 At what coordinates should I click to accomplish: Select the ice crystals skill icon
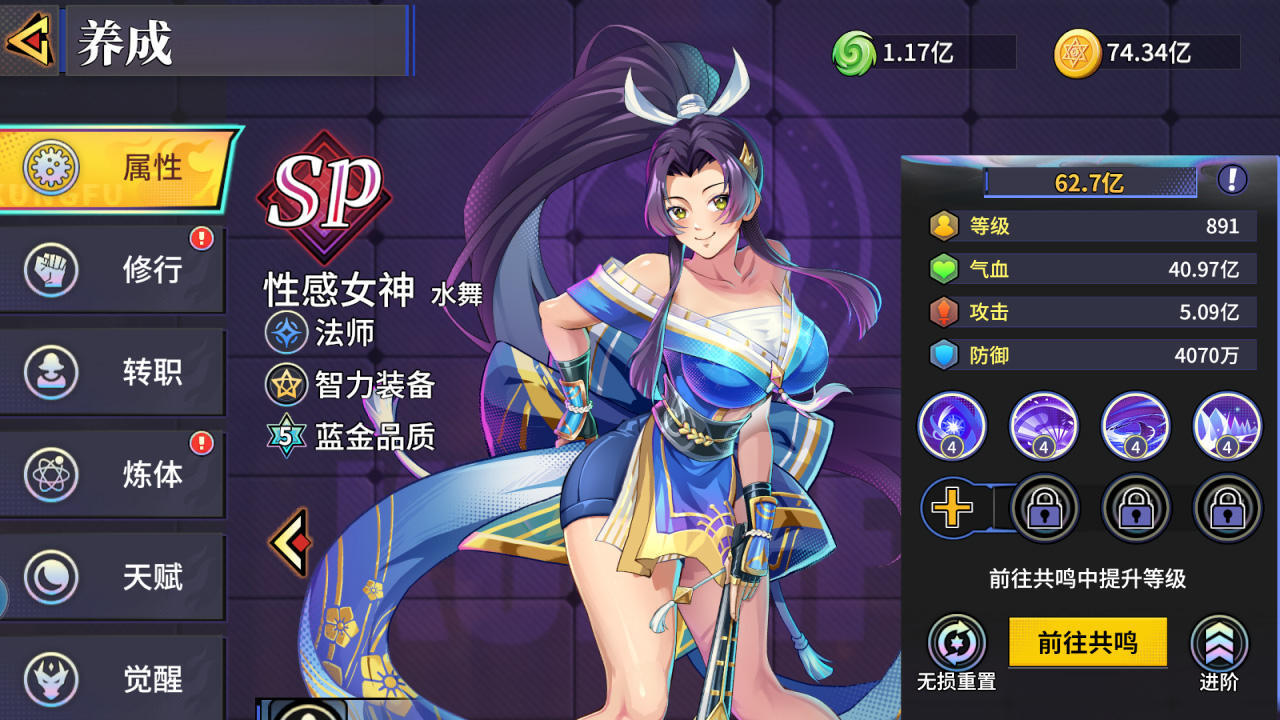pos(1227,425)
